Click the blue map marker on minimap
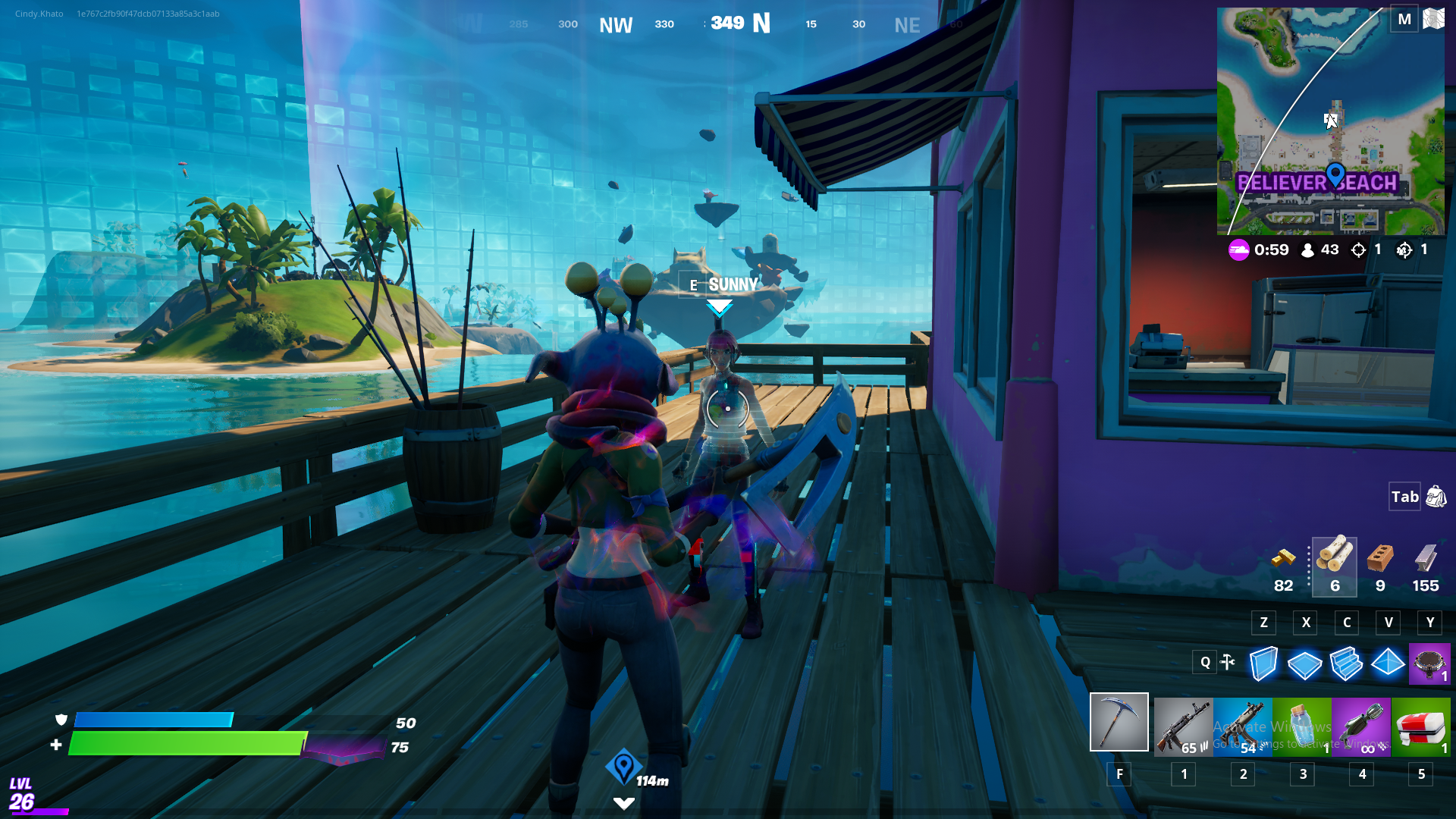The height and width of the screenshot is (819, 1456). tap(1335, 175)
